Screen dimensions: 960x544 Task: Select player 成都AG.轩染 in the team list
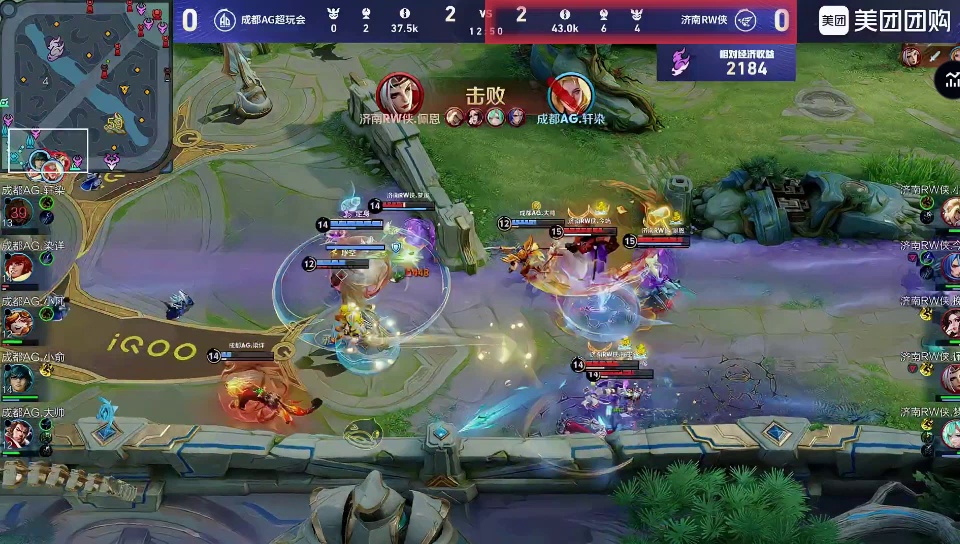(20, 212)
